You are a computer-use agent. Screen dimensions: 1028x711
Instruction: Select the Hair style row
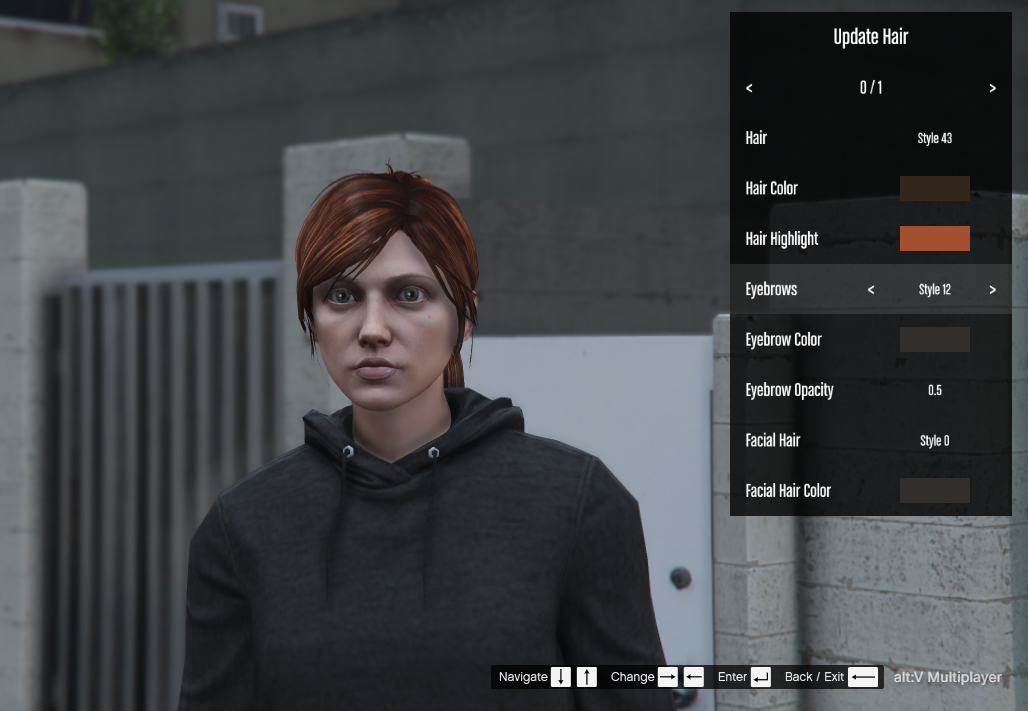click(x=870, y=138)
